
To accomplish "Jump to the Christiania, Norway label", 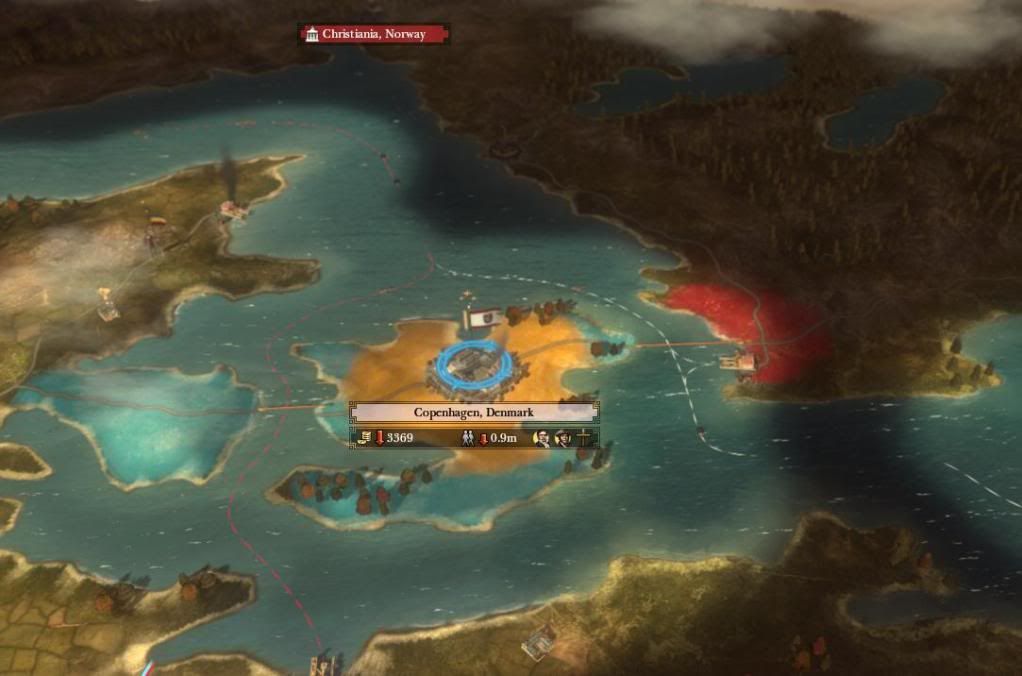I will point(374,34).
